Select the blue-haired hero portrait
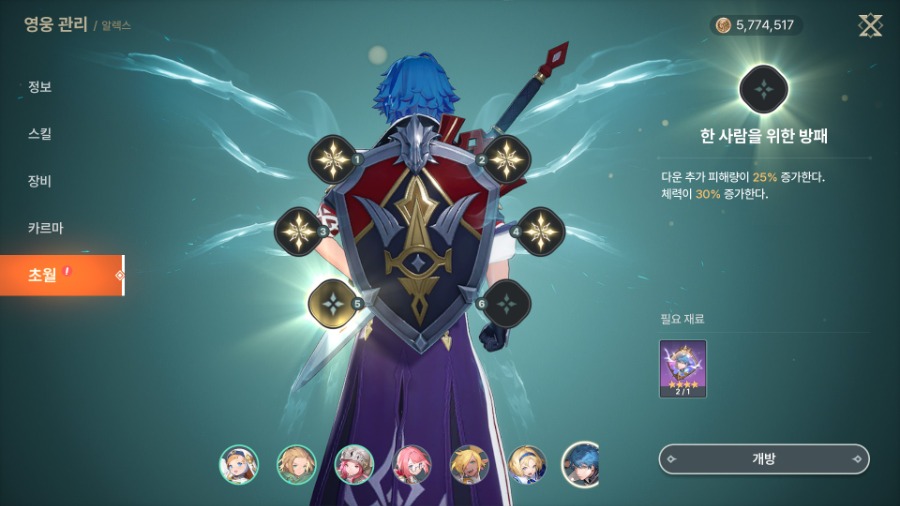 click(x=581, y=464)
